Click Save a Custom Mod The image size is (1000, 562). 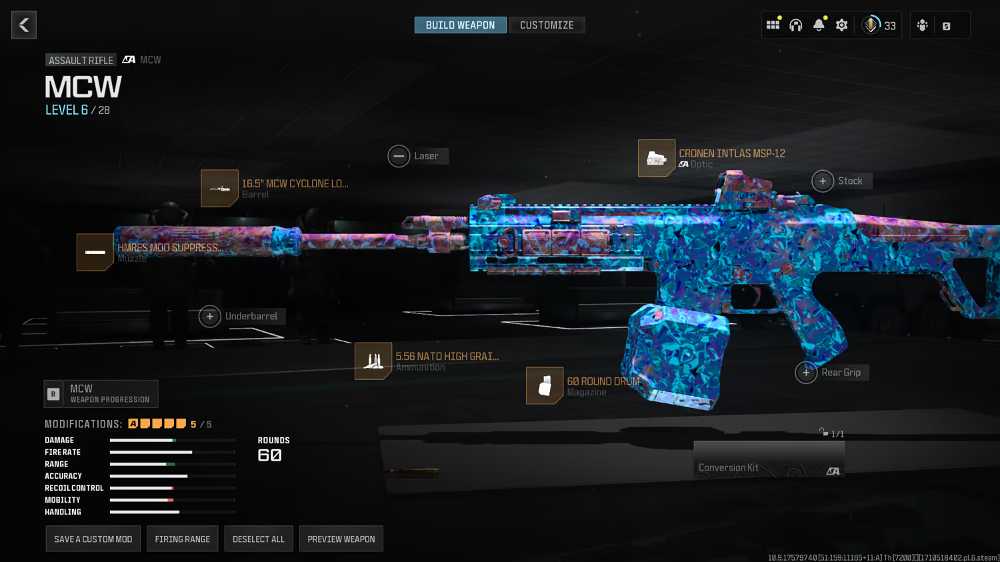93,539
